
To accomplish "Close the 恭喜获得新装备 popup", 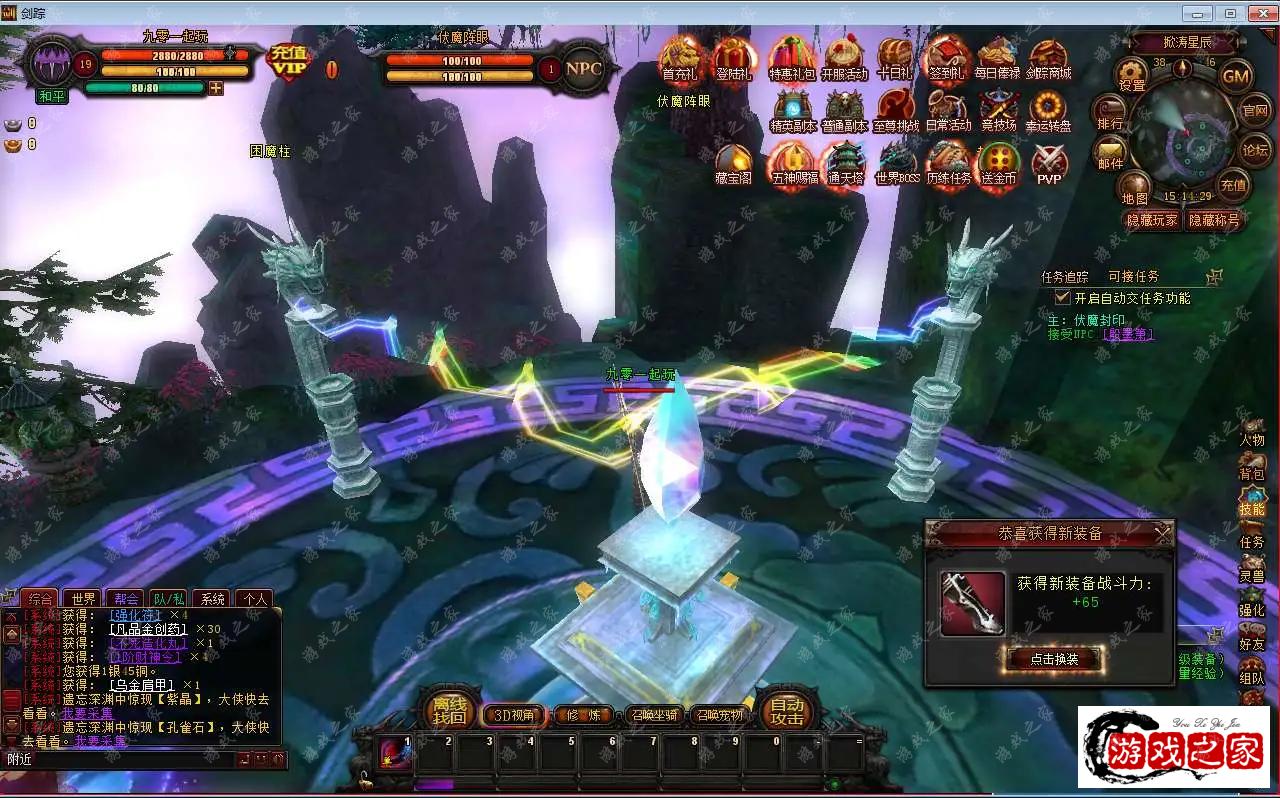I will click(1162, 534).
